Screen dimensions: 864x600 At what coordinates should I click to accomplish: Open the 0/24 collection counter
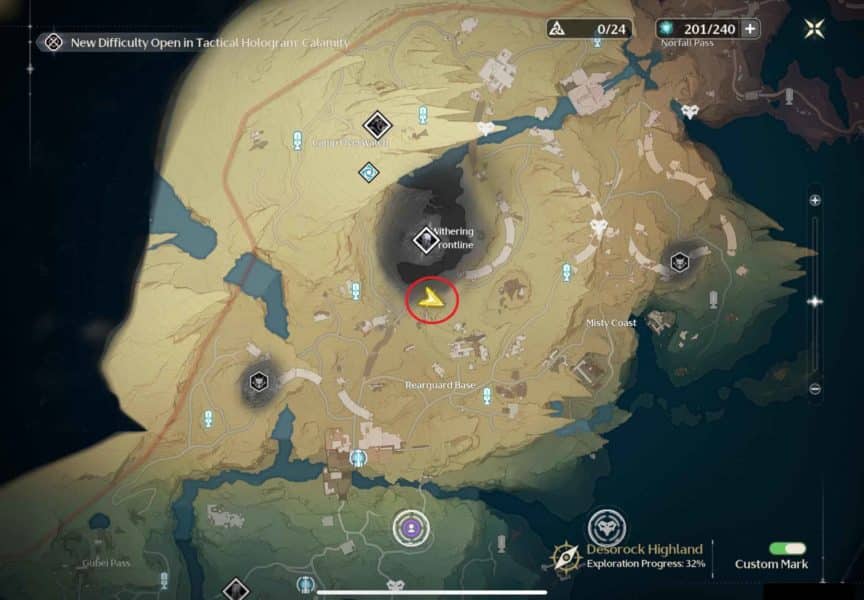click(589, 29)
